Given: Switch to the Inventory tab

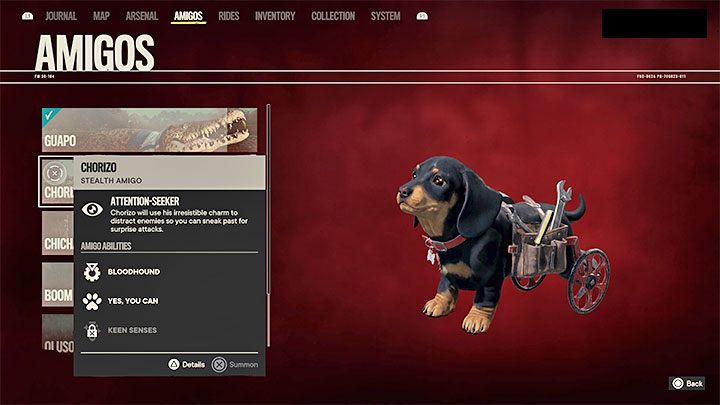Looking at the screenshot, I should pos(275,16).
